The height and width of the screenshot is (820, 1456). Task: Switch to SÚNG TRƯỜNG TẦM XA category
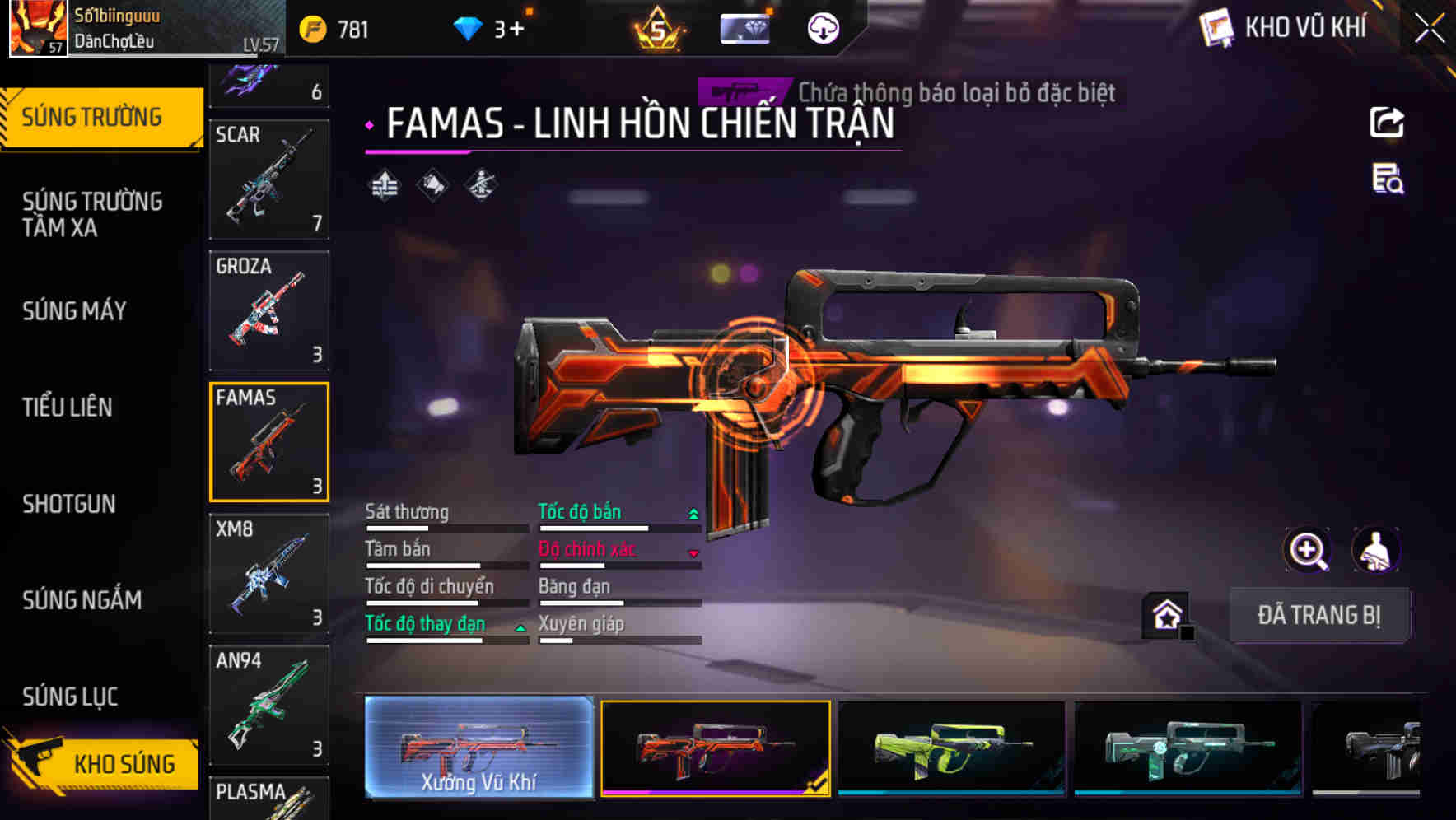pos(92,214)
